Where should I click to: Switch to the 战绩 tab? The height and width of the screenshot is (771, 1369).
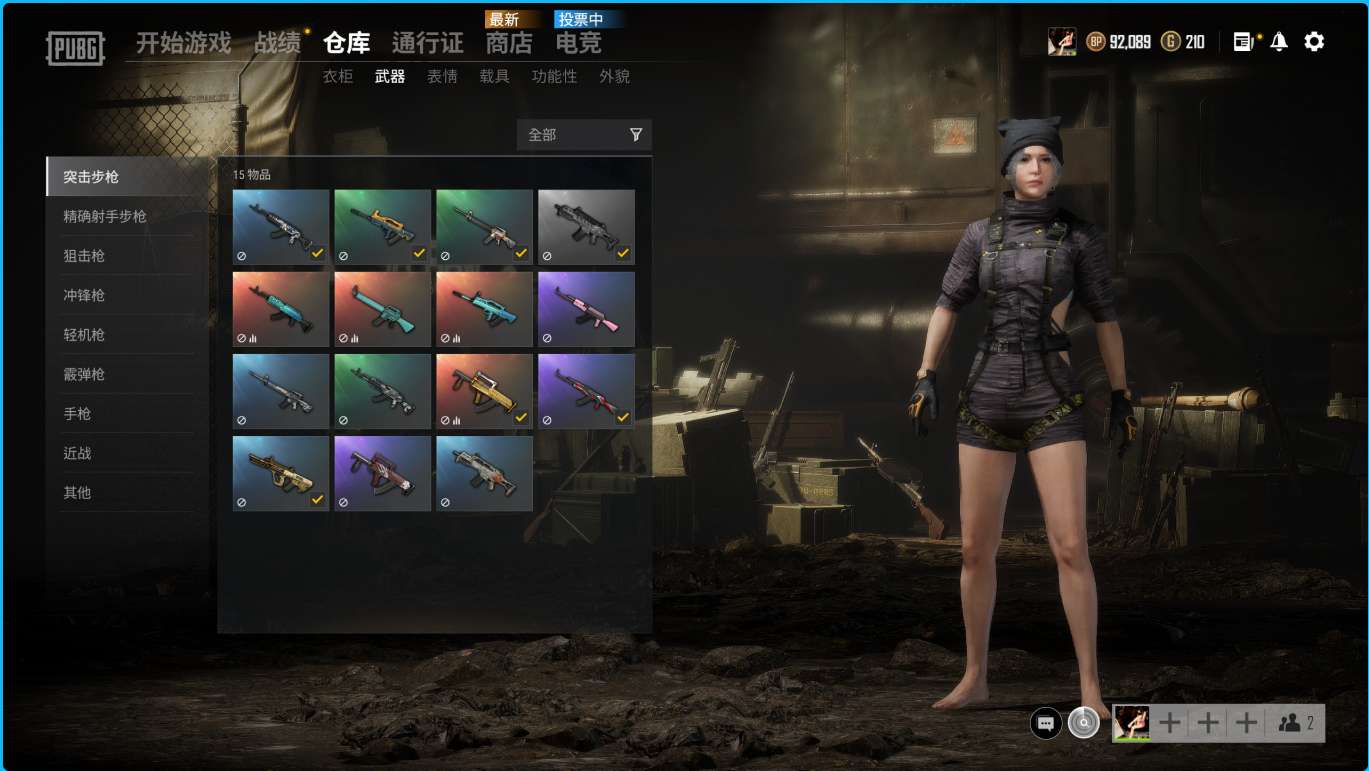pos(277,43)
